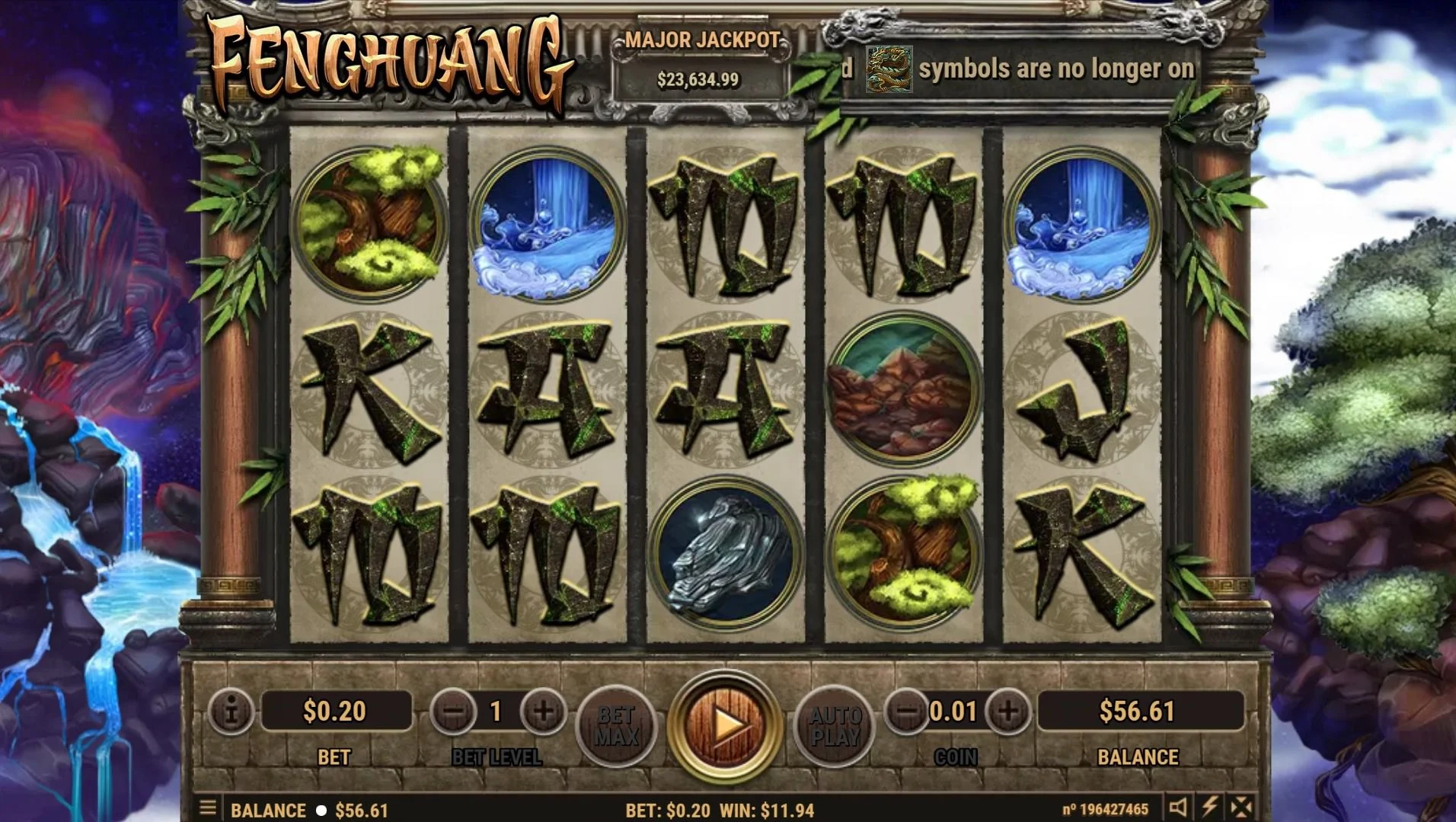Lower the coin value
This screenshot has height=822, width=1456.
point(906,712)
